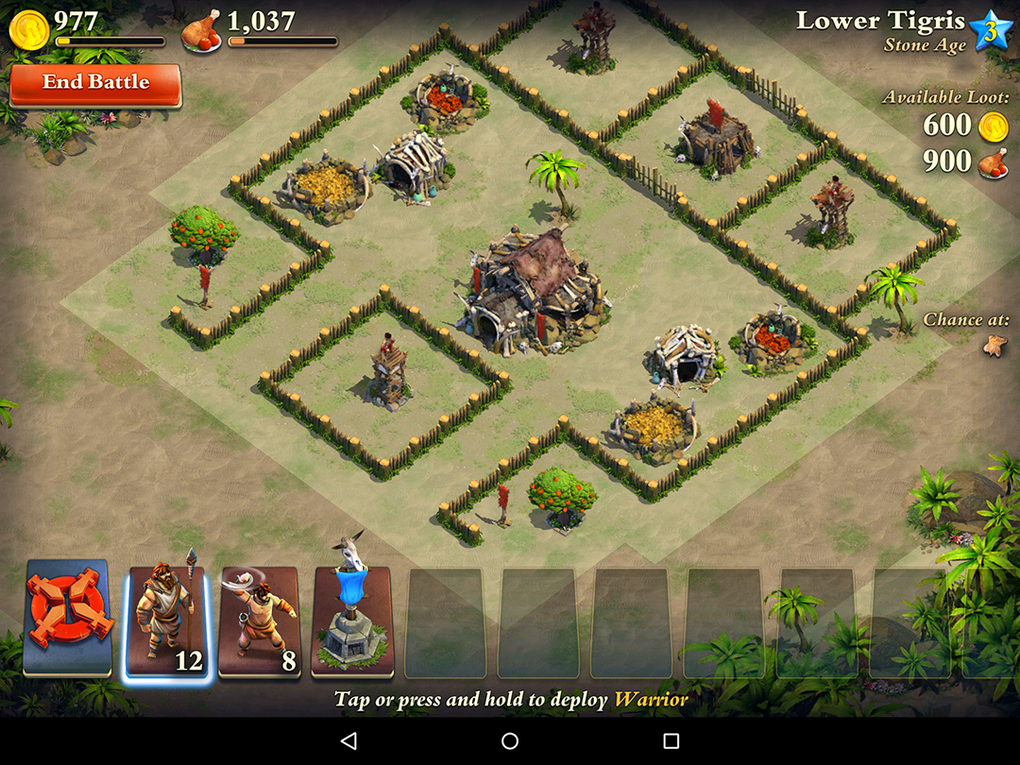The image size is (1020, 765).
Task: Tap the Android back button
Action: (x=348, y=741)
